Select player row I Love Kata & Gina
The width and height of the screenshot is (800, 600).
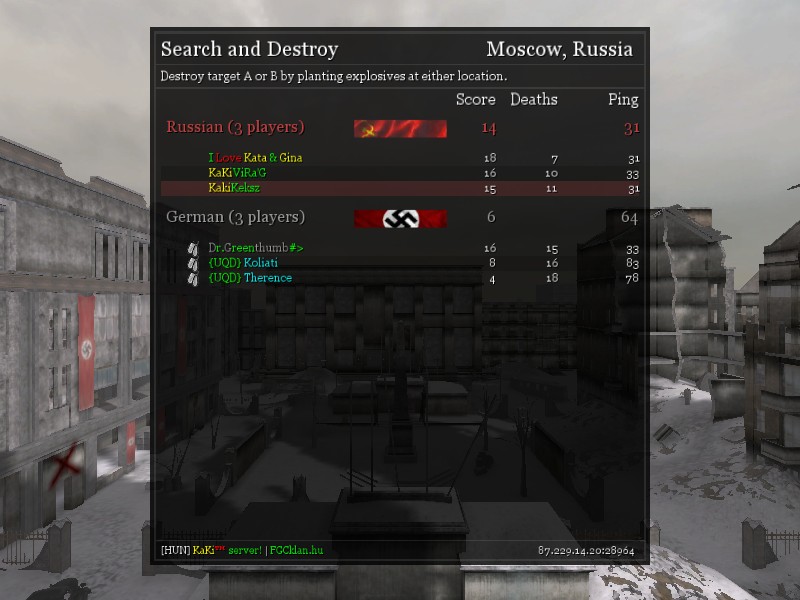(255, 158)
